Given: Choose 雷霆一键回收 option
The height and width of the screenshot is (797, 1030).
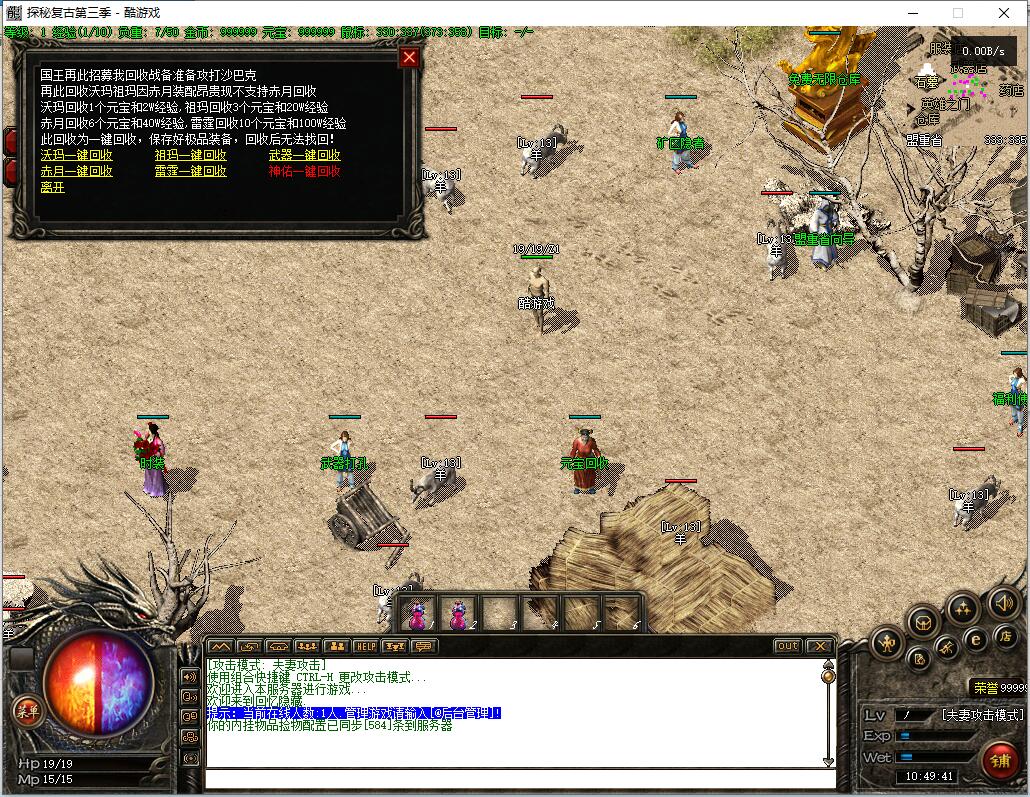Looking at the screenshot, I should [190, 171].
